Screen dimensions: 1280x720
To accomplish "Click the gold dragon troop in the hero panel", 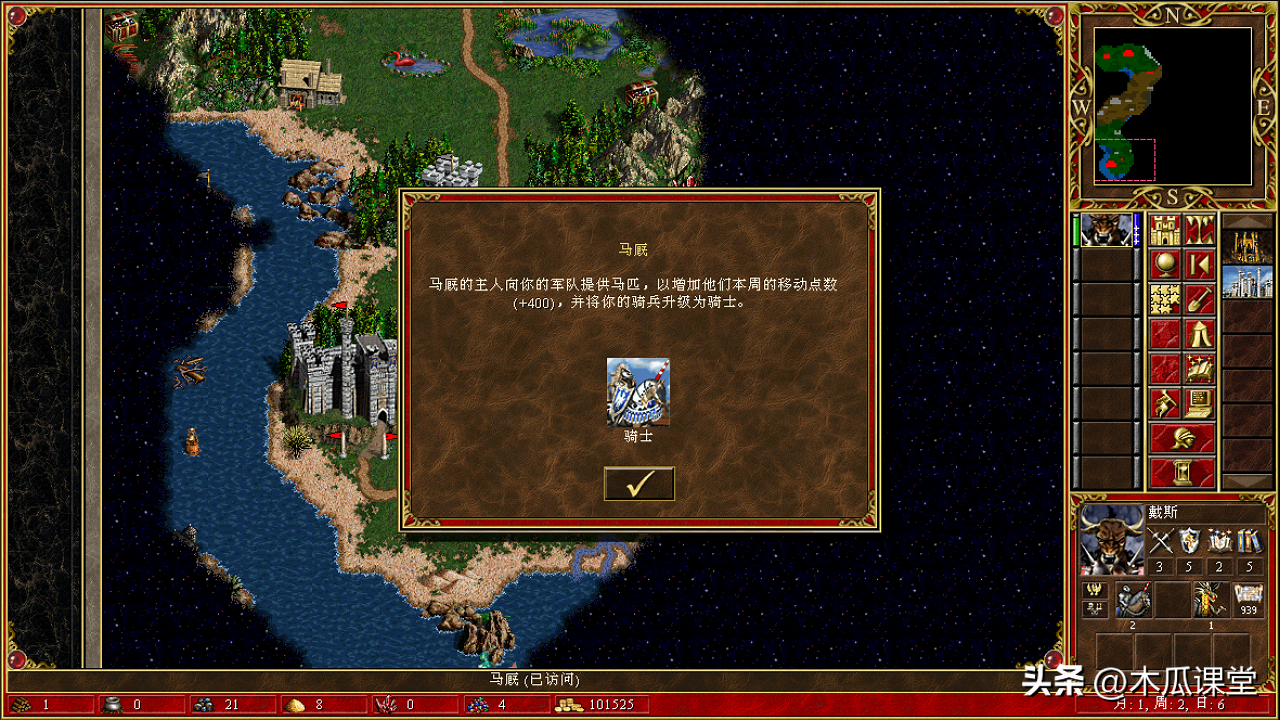I will [x=1210, y=600].
